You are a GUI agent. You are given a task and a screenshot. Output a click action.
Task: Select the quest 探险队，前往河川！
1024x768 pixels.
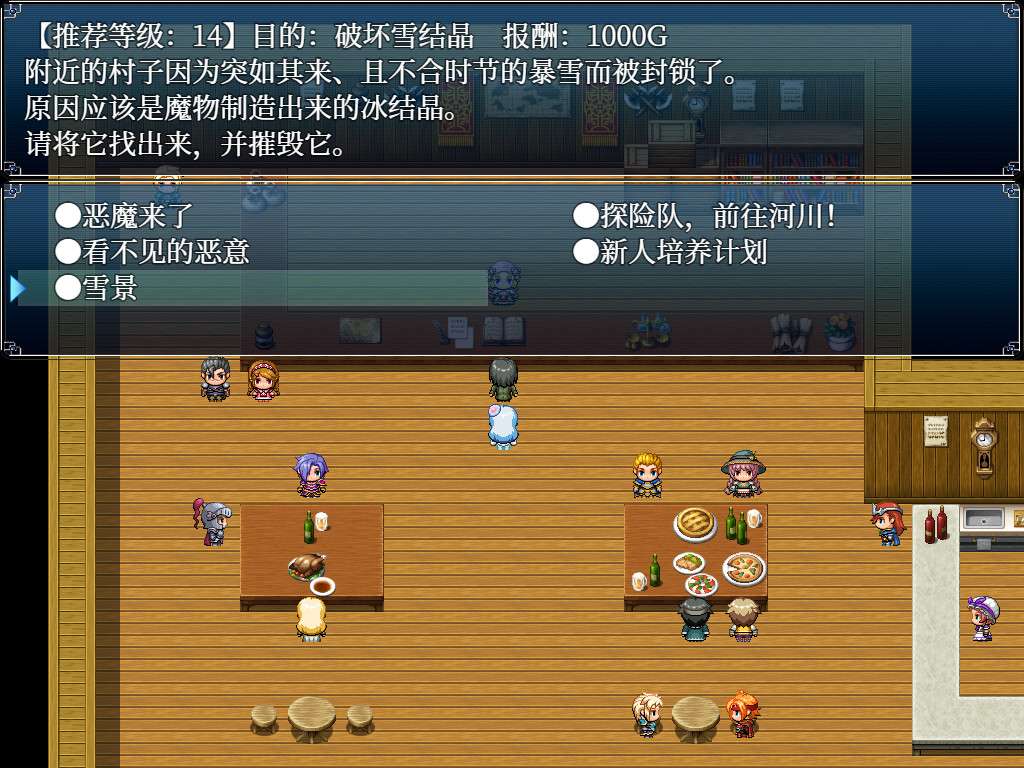coord(704,215)
